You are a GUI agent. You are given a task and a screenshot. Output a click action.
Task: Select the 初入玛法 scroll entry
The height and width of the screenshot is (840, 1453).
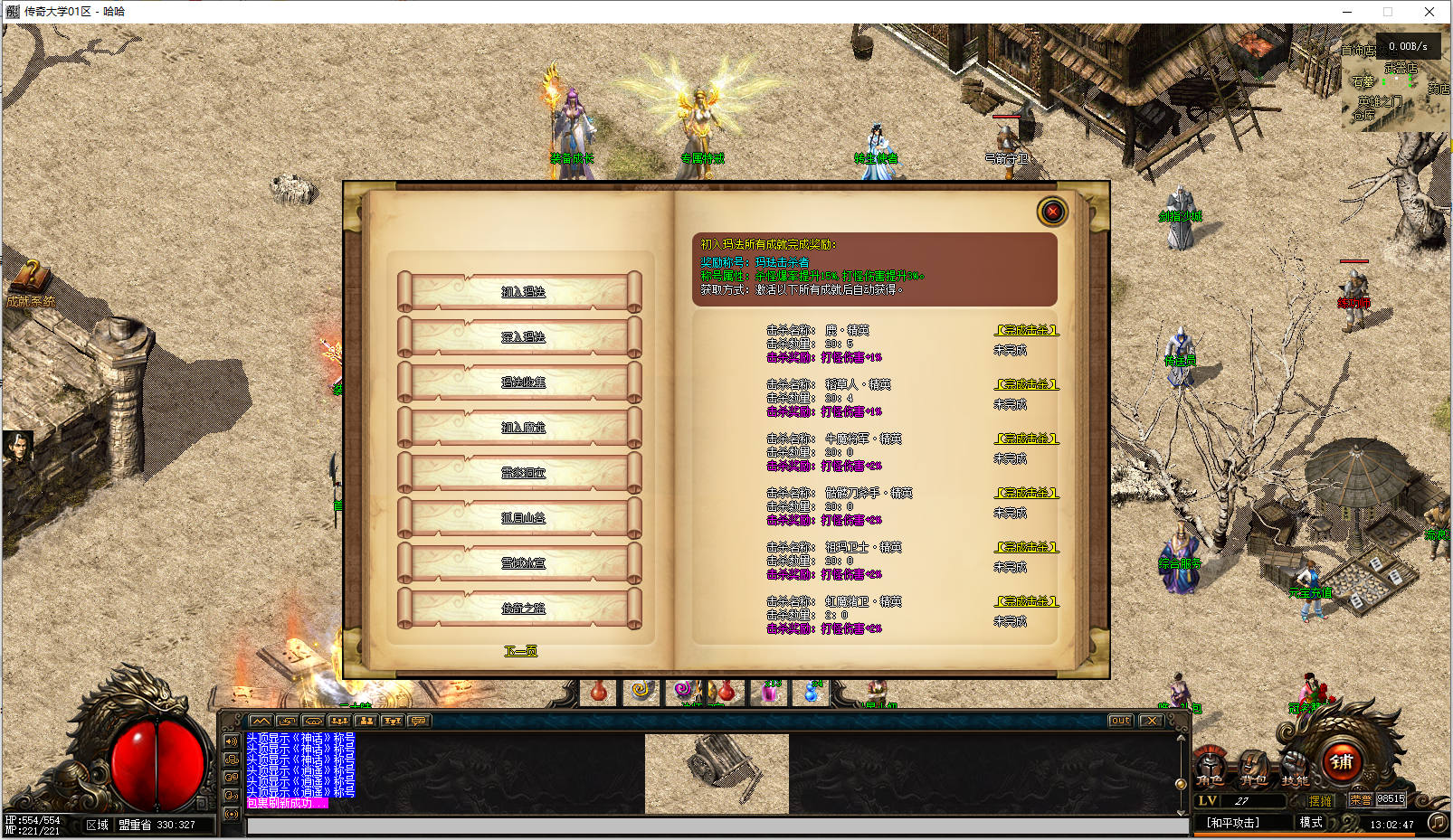coord(521,292)
